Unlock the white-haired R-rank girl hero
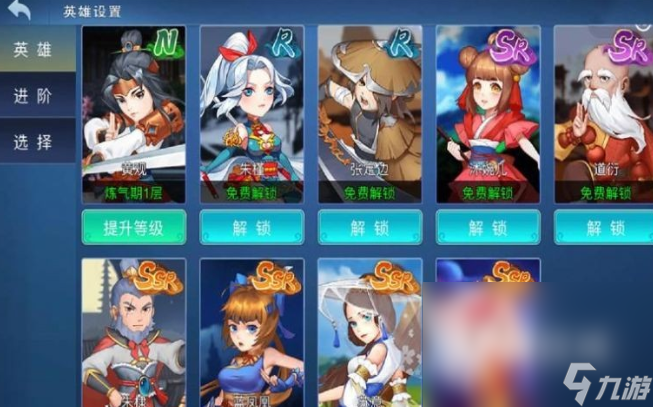The width and height of the screenshot is (653, 407). tap(252, 227)
